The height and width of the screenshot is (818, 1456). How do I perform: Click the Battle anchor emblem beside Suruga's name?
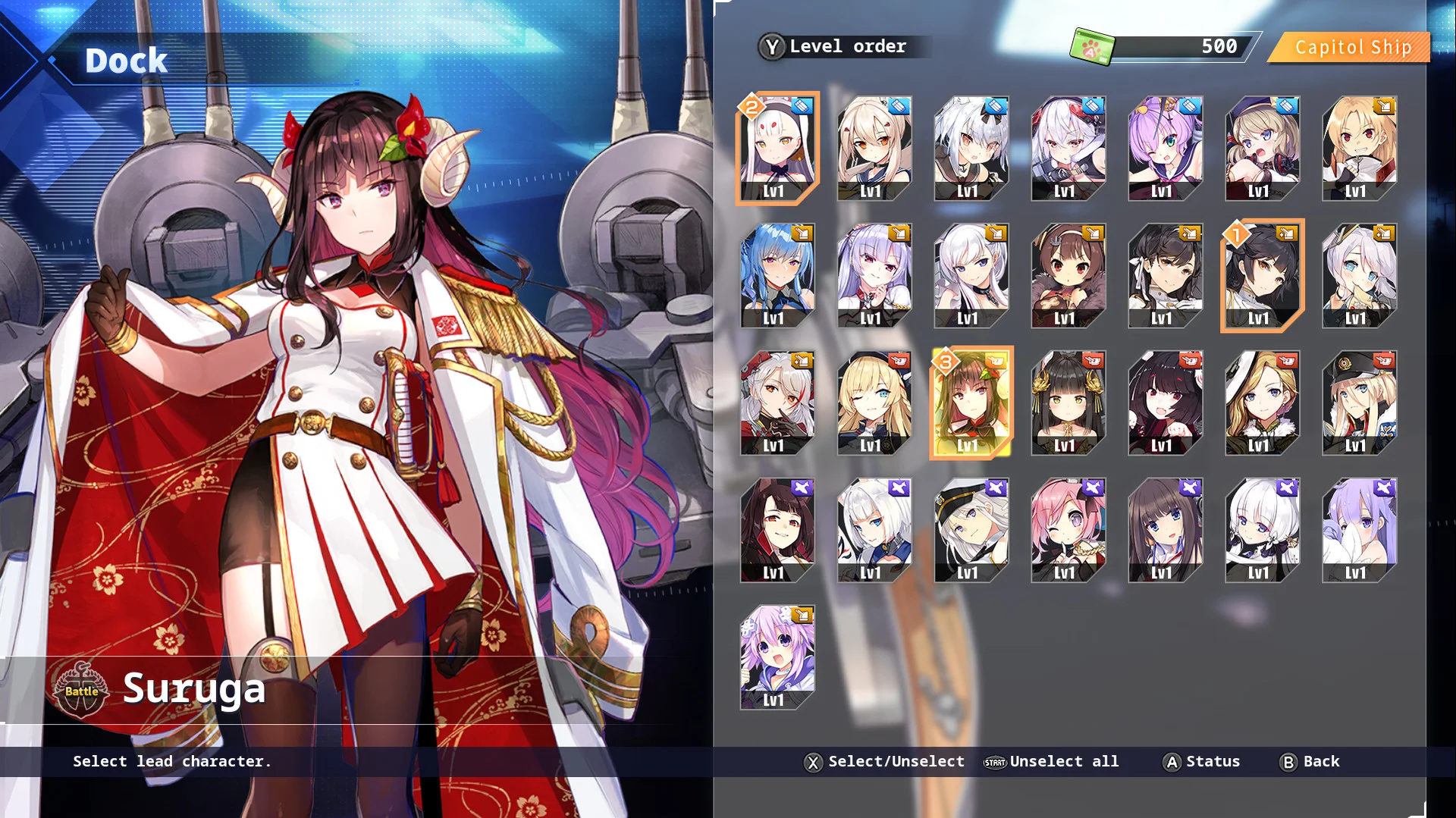[x=82, y=689]
